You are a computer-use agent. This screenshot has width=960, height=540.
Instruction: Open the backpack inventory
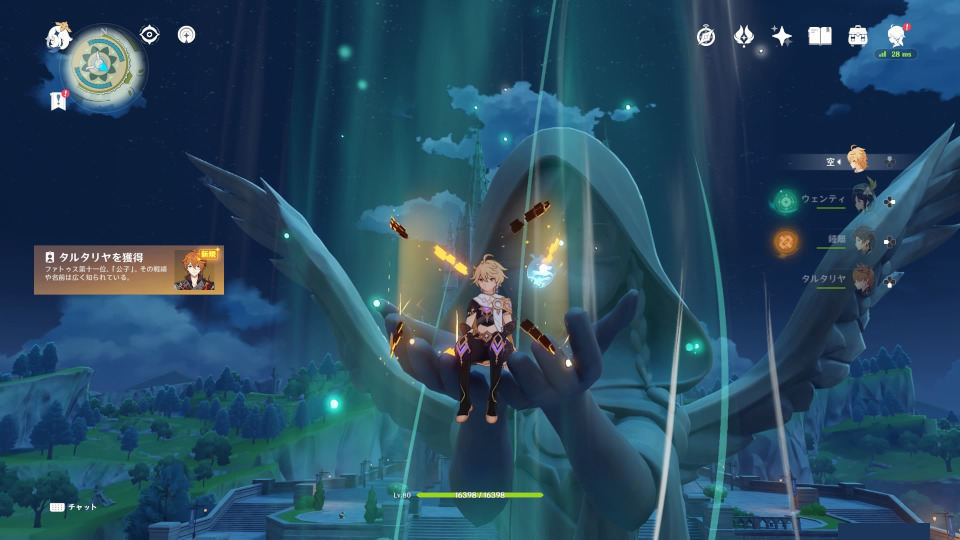[857, 36]
